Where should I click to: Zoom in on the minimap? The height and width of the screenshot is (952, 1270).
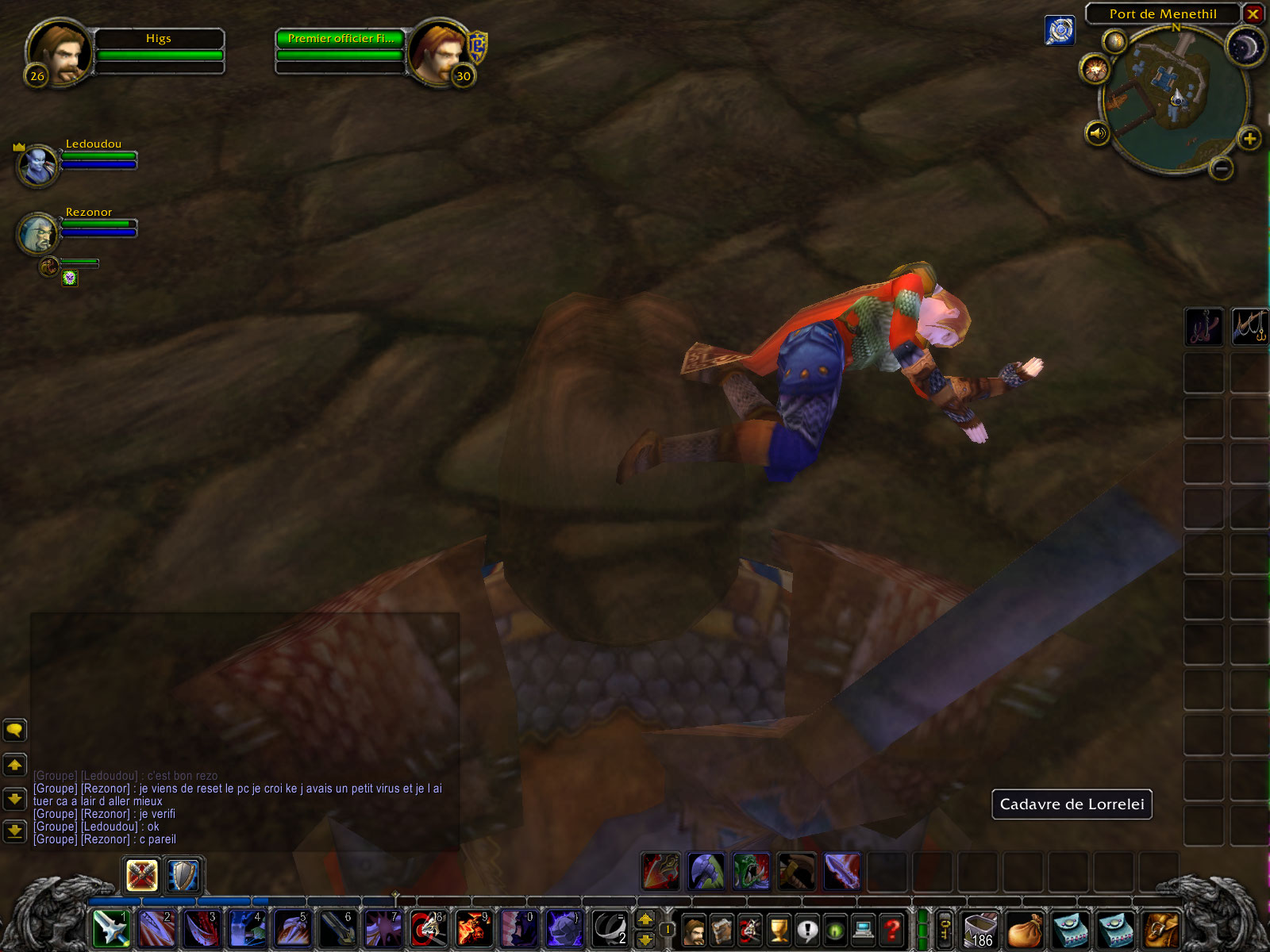coord(1249,140)
